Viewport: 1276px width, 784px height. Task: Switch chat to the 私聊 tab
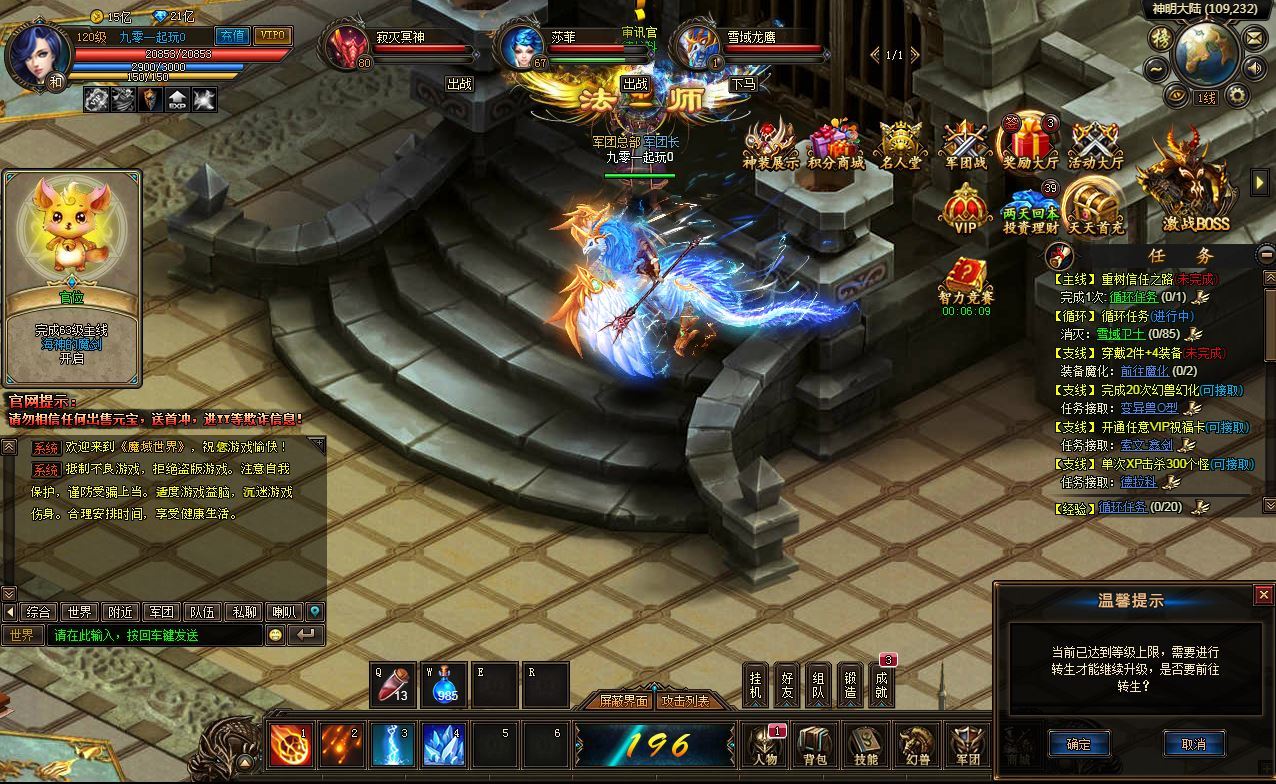tap(244, 612)
